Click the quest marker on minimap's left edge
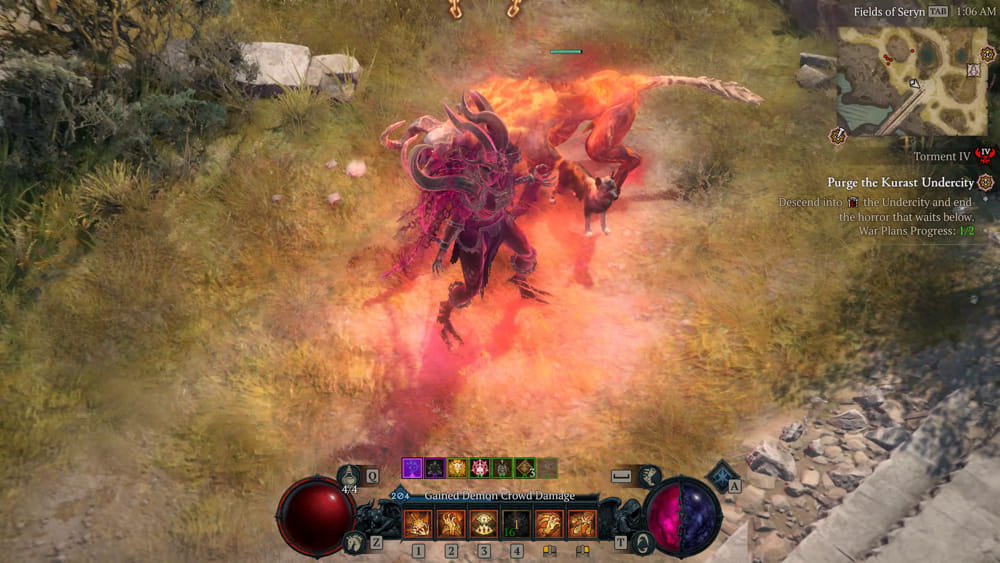1000x563 pixels. [837, 136]
